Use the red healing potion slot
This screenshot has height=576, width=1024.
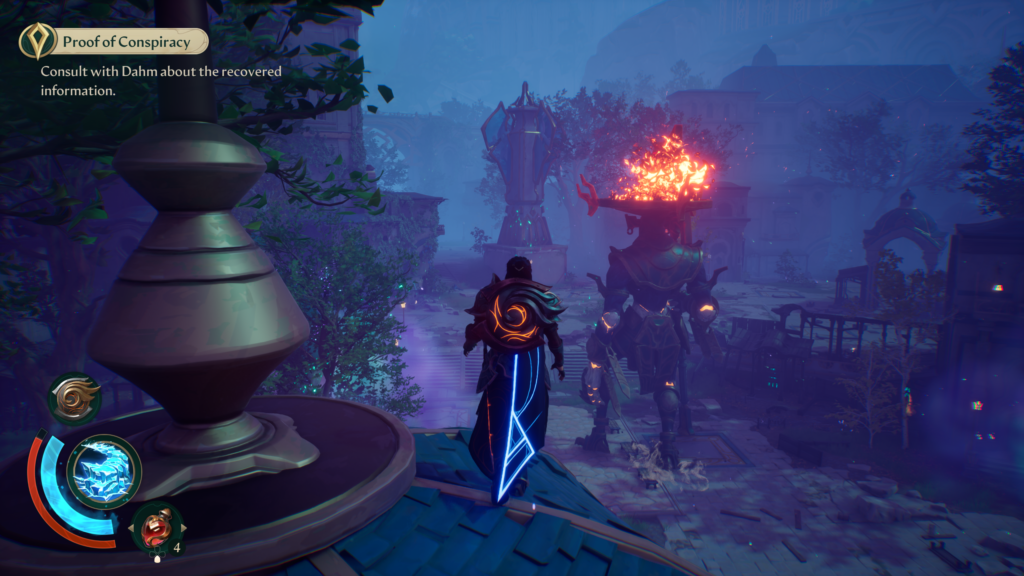(x=157, y=526)
